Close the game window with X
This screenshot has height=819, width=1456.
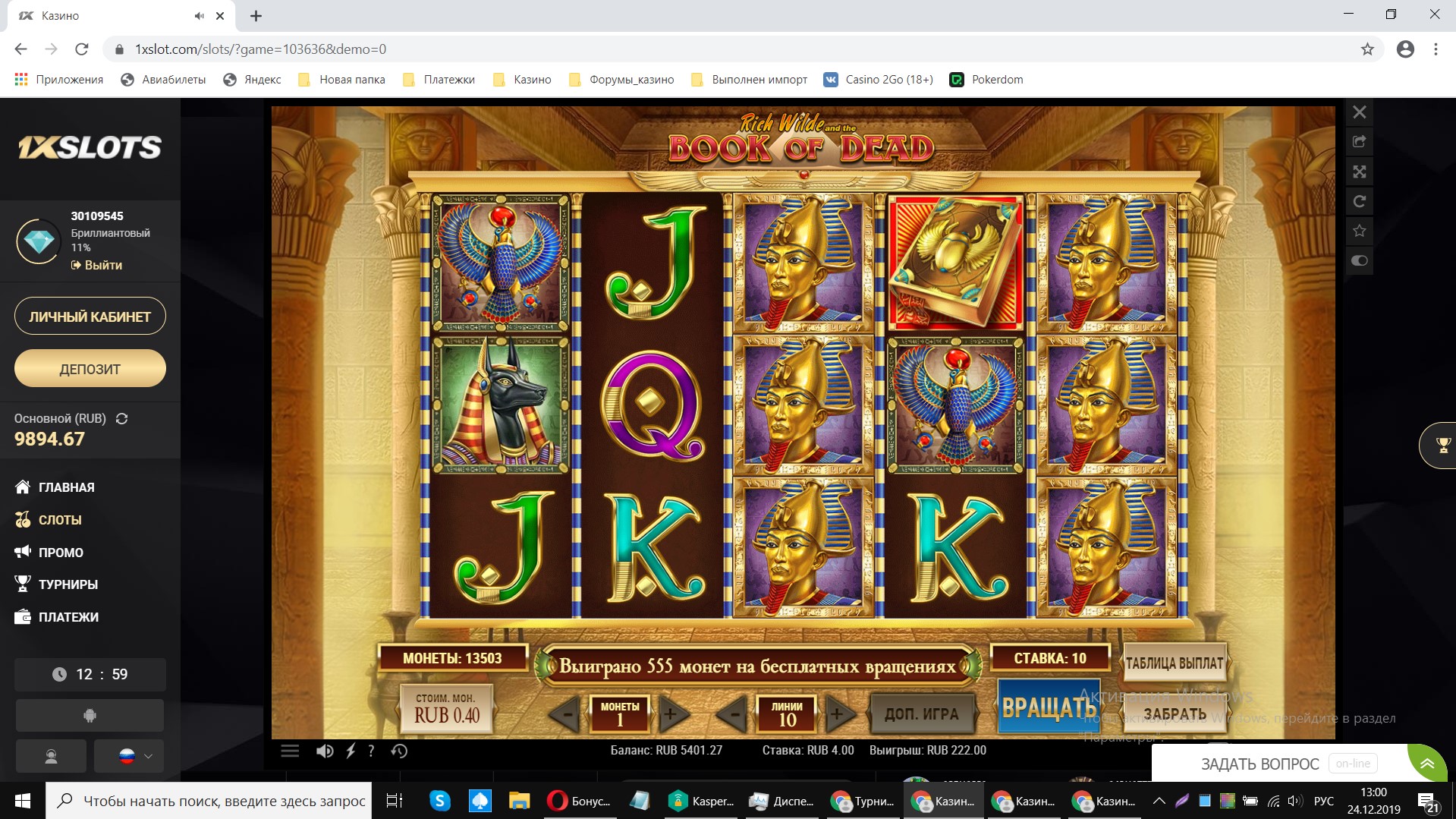tap(1359, 112)
